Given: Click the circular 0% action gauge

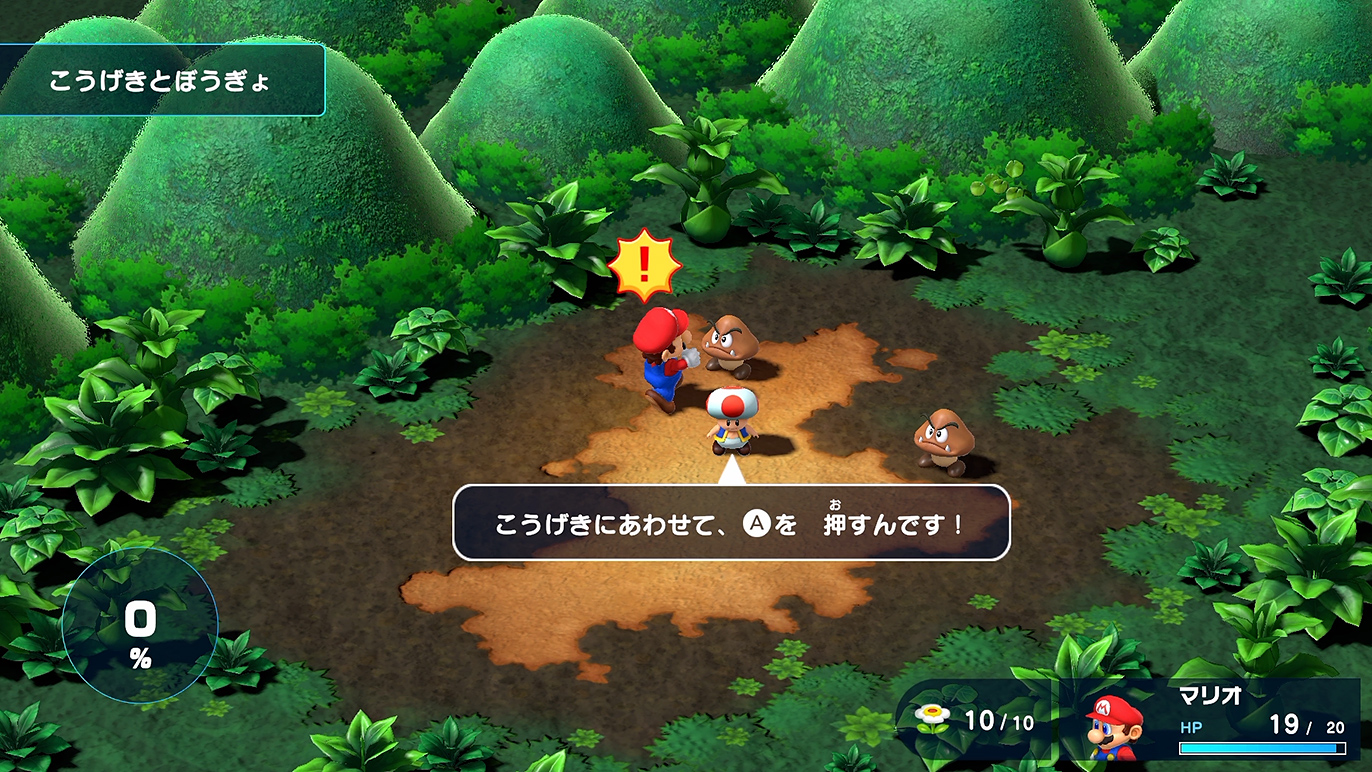Looking at the screenshot, I should (x=142, y=627).
